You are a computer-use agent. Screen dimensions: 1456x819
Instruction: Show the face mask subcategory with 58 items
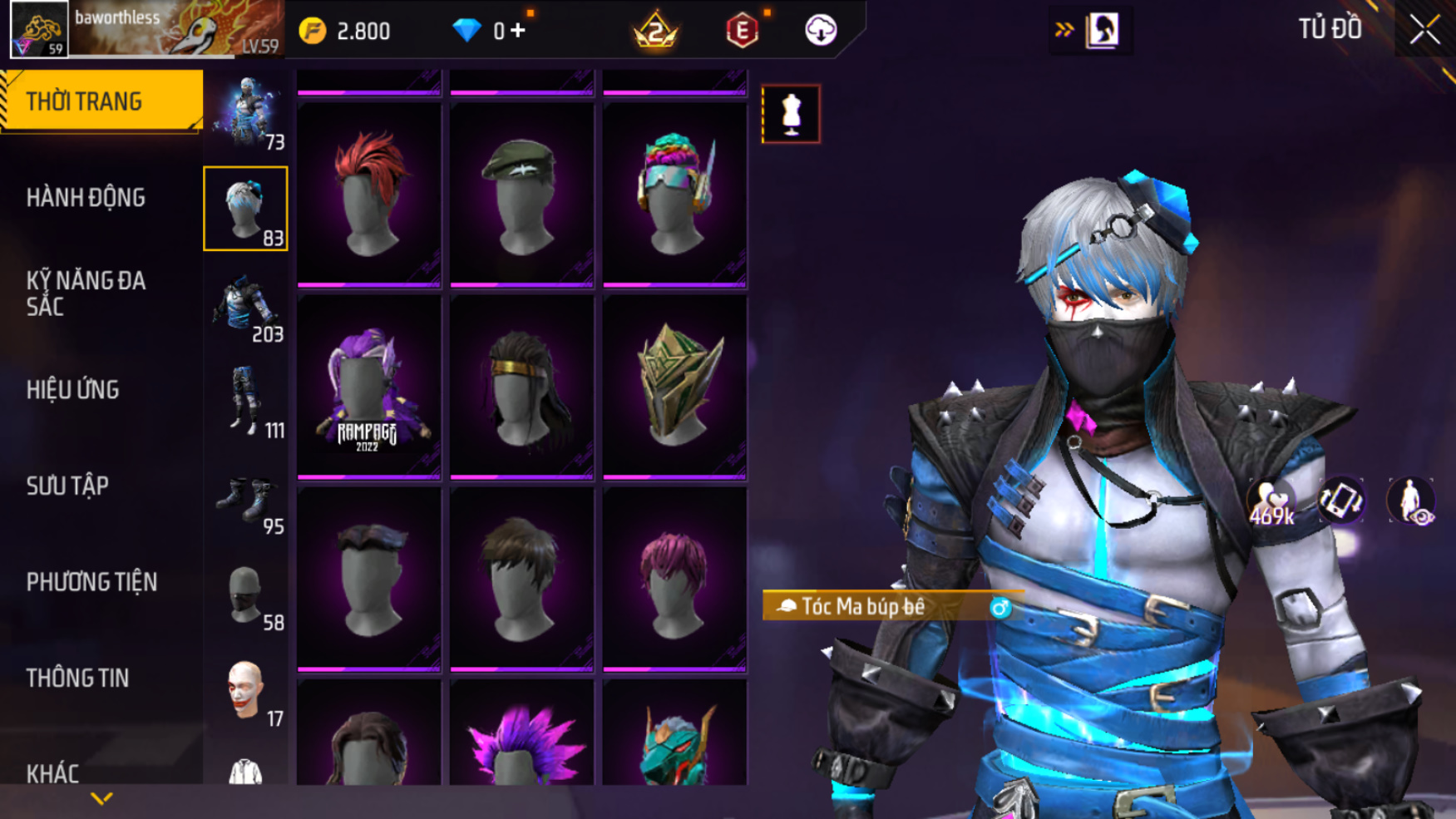247,595
